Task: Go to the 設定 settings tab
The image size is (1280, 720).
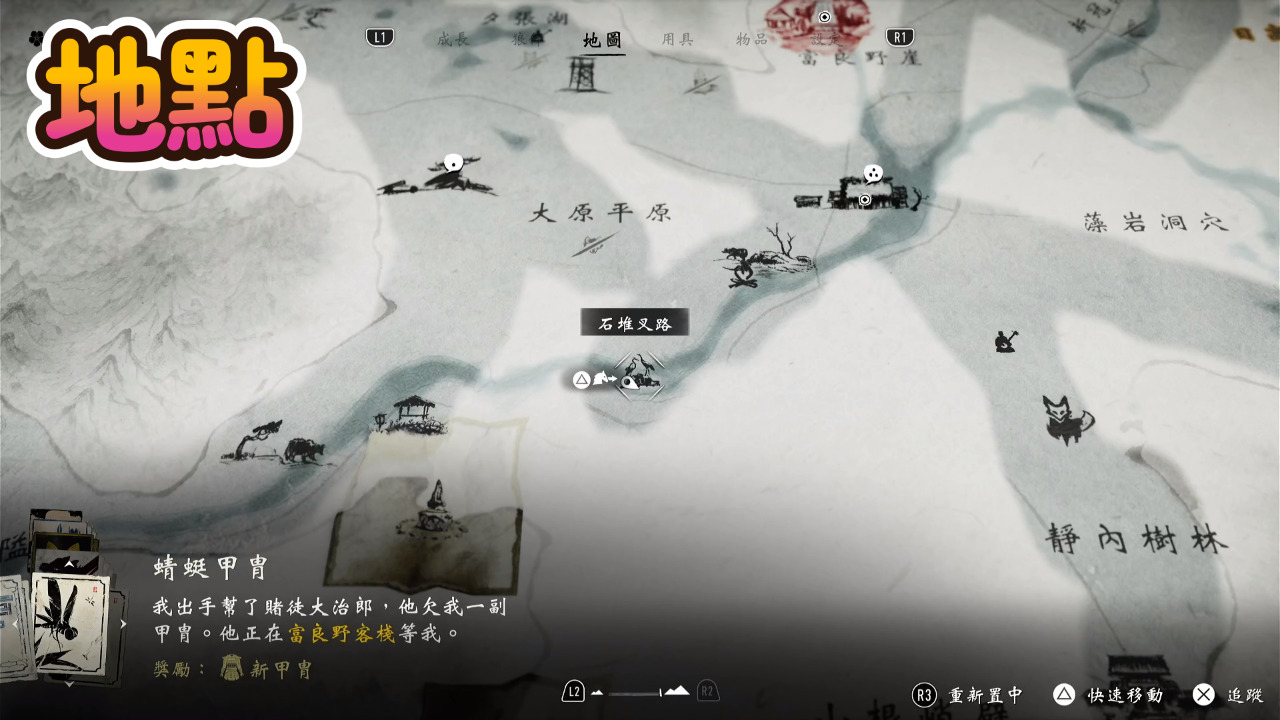Action: coord(826,39)
